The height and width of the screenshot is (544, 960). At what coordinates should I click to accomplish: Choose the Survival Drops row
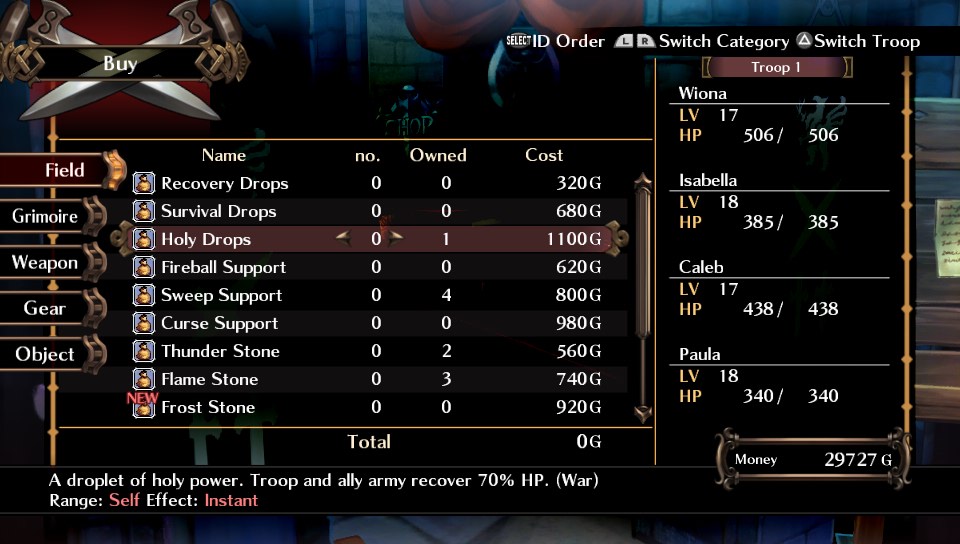coord(218,211)
